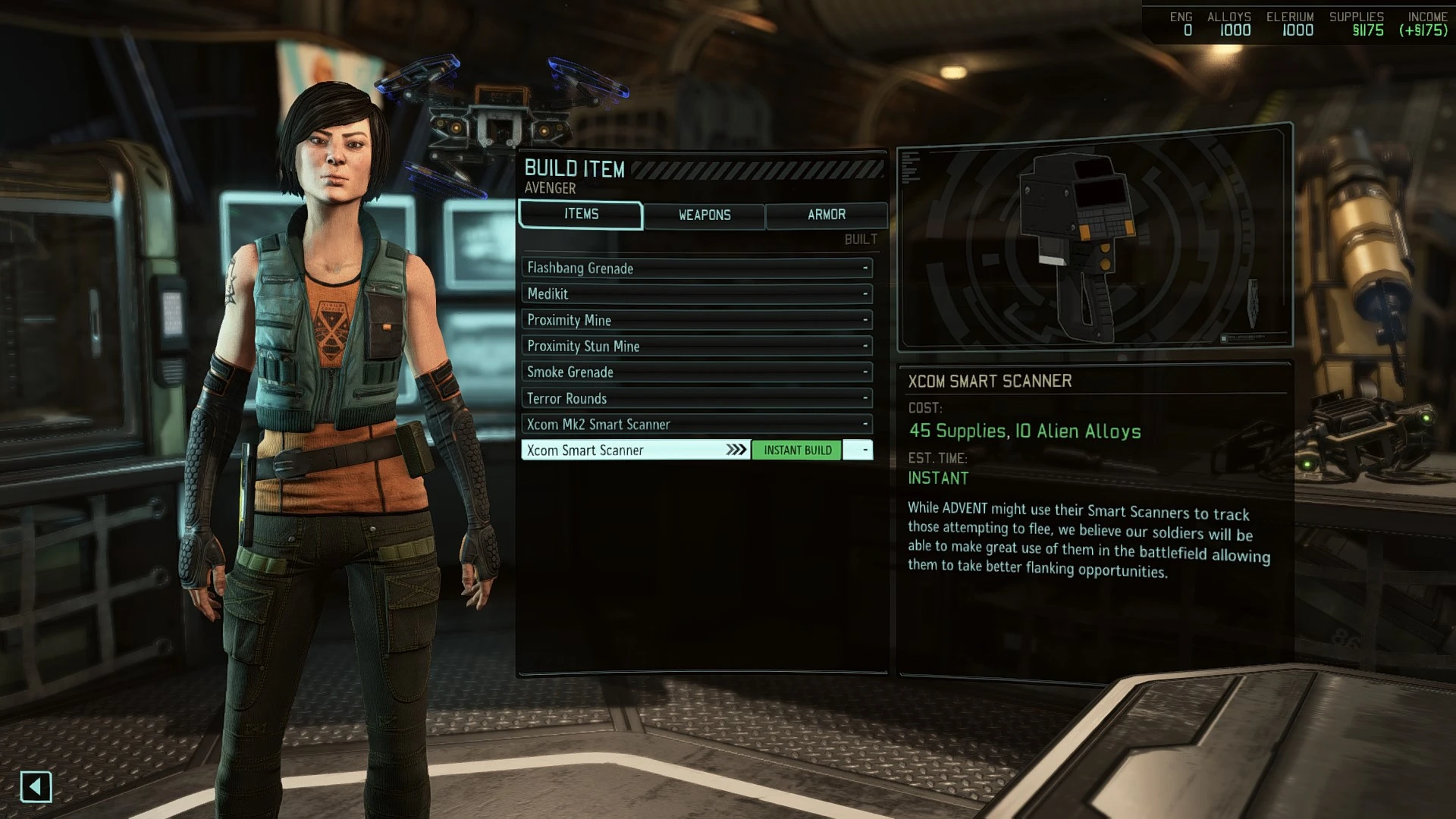Image resolution: width=1456 pixels, height=819 pixels.
Task: Select the ITEMS tab
Action: coord(580,214)
